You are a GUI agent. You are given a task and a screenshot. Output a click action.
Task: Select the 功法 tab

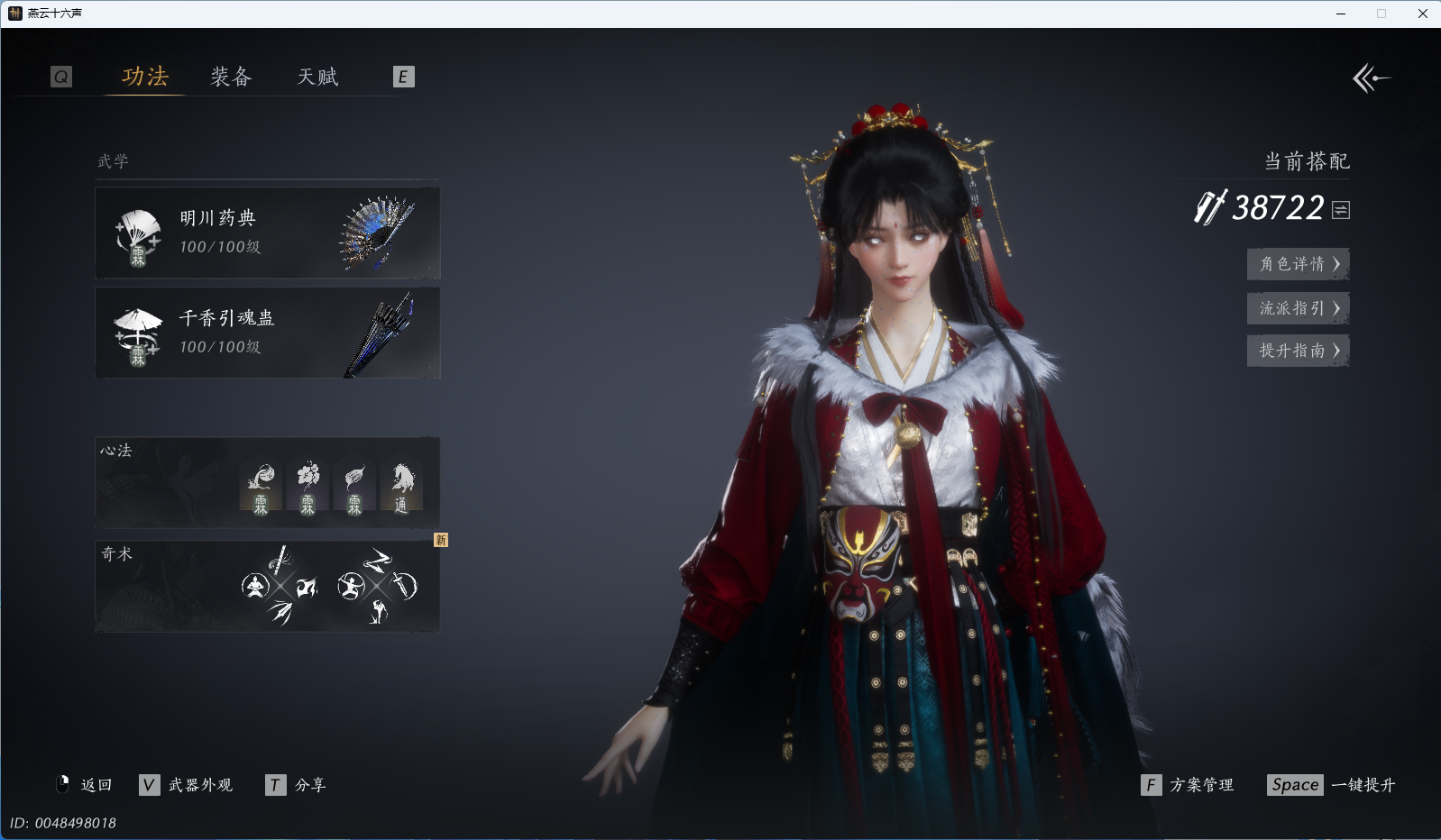145,78
